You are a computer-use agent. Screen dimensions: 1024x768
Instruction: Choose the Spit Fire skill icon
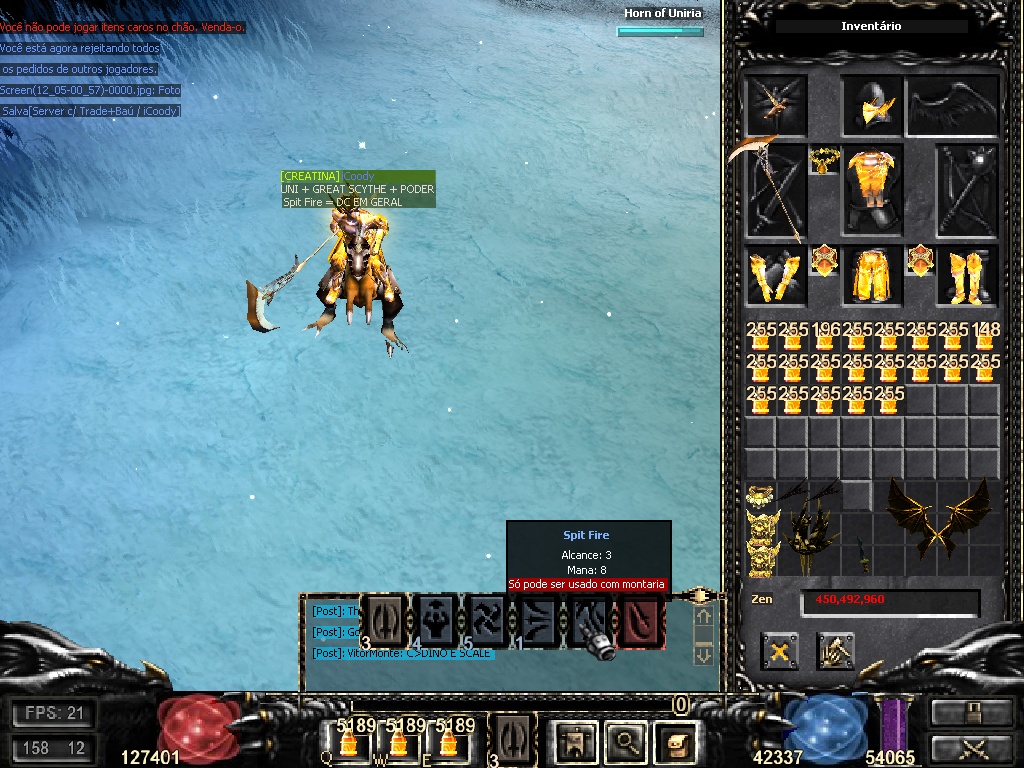point(591,621)
